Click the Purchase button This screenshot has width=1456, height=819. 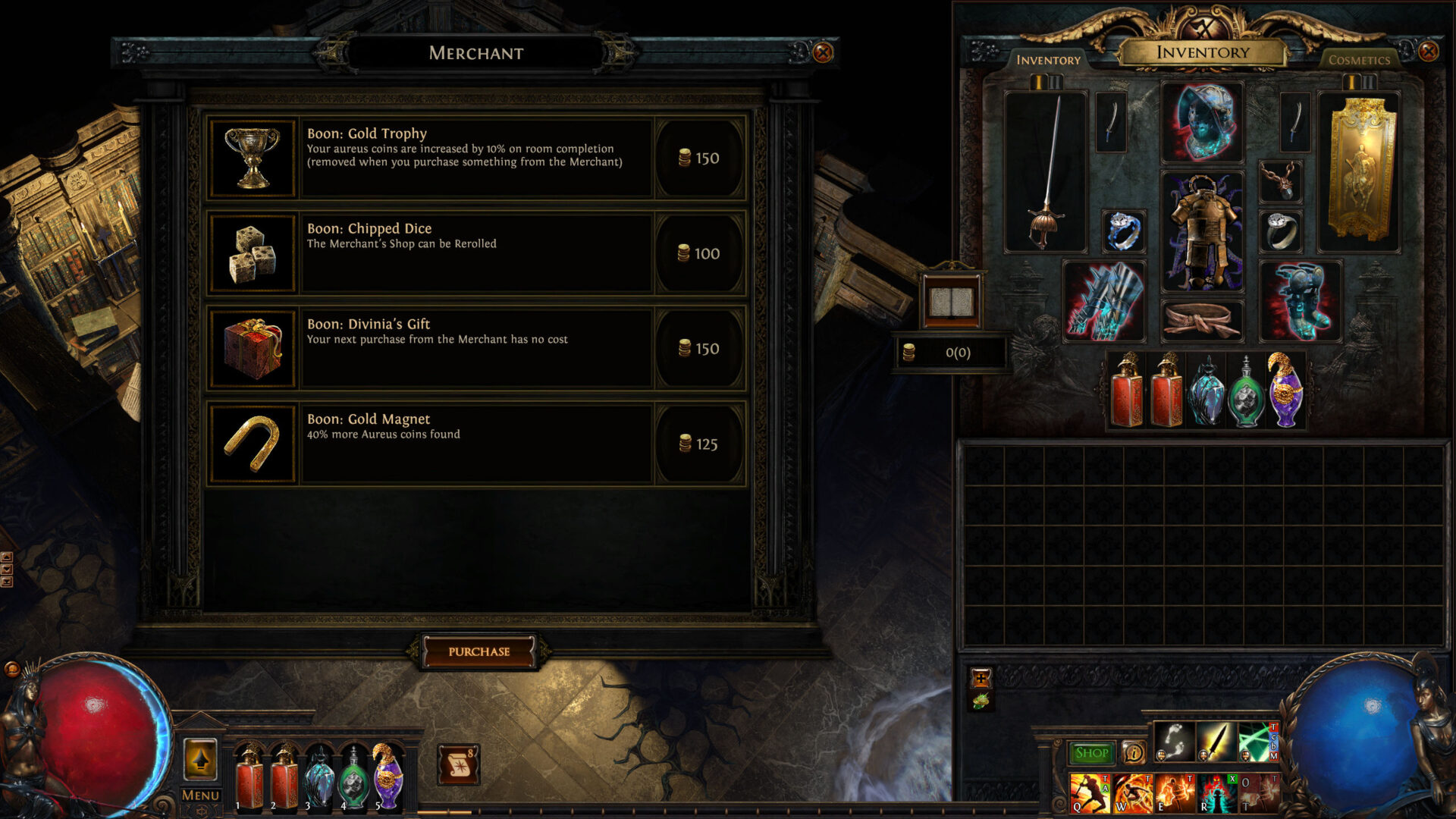pyautogui.click(x=480, y=650)
